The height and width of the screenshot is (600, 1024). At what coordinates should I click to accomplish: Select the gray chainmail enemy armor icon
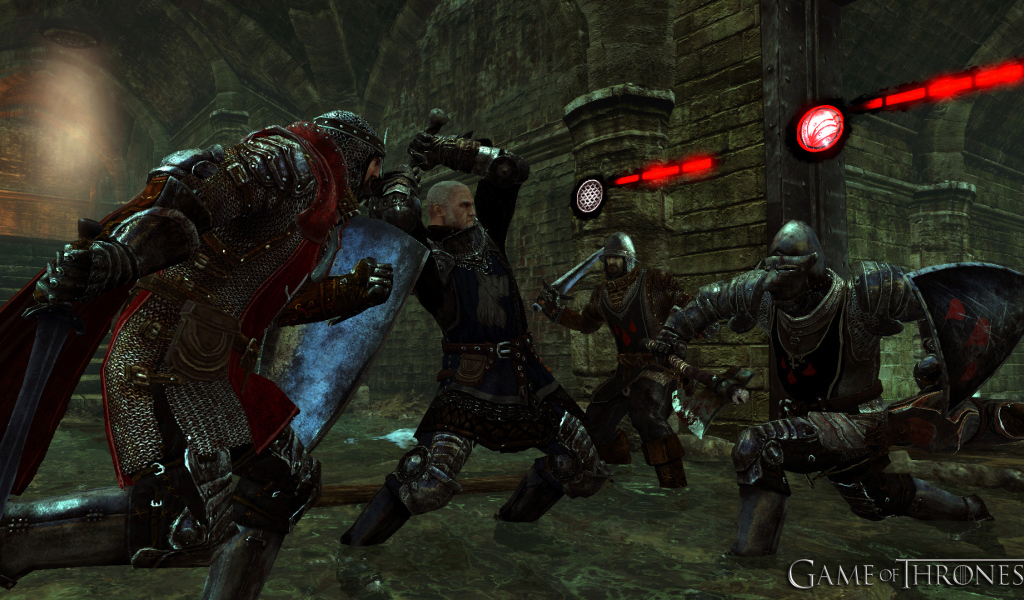pyautogui.click(x=589, y=195)
